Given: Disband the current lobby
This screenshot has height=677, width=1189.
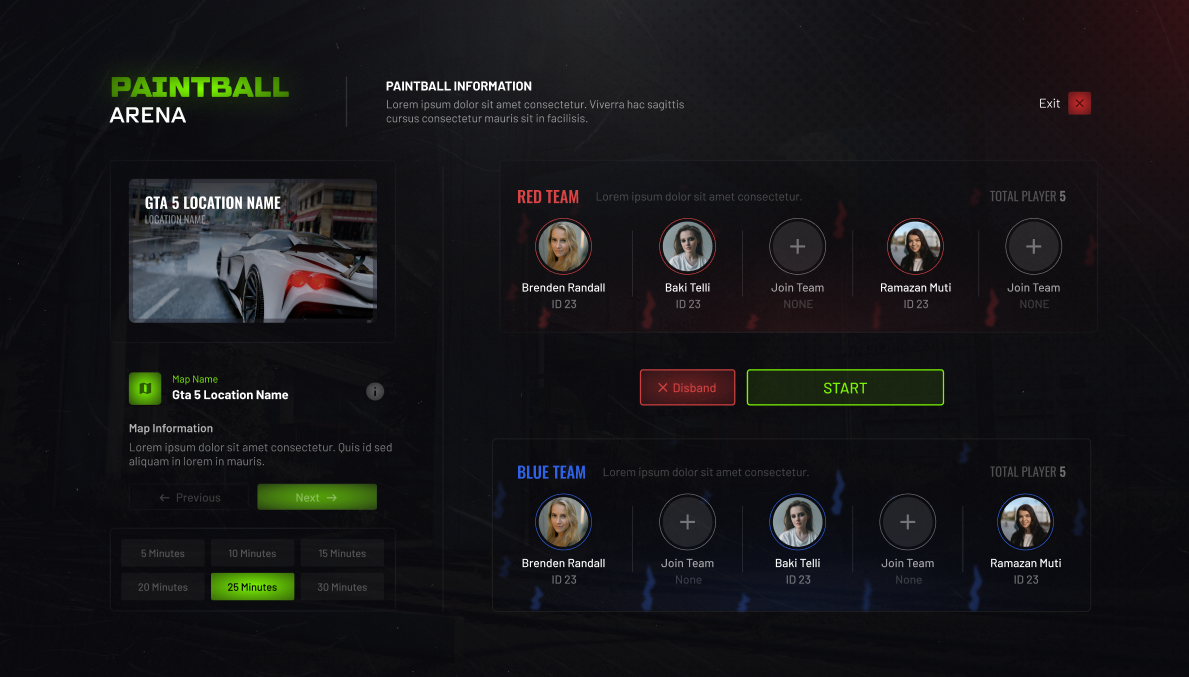Looking at the screenshot, I should pyautogui.click(x=687, y=388).
